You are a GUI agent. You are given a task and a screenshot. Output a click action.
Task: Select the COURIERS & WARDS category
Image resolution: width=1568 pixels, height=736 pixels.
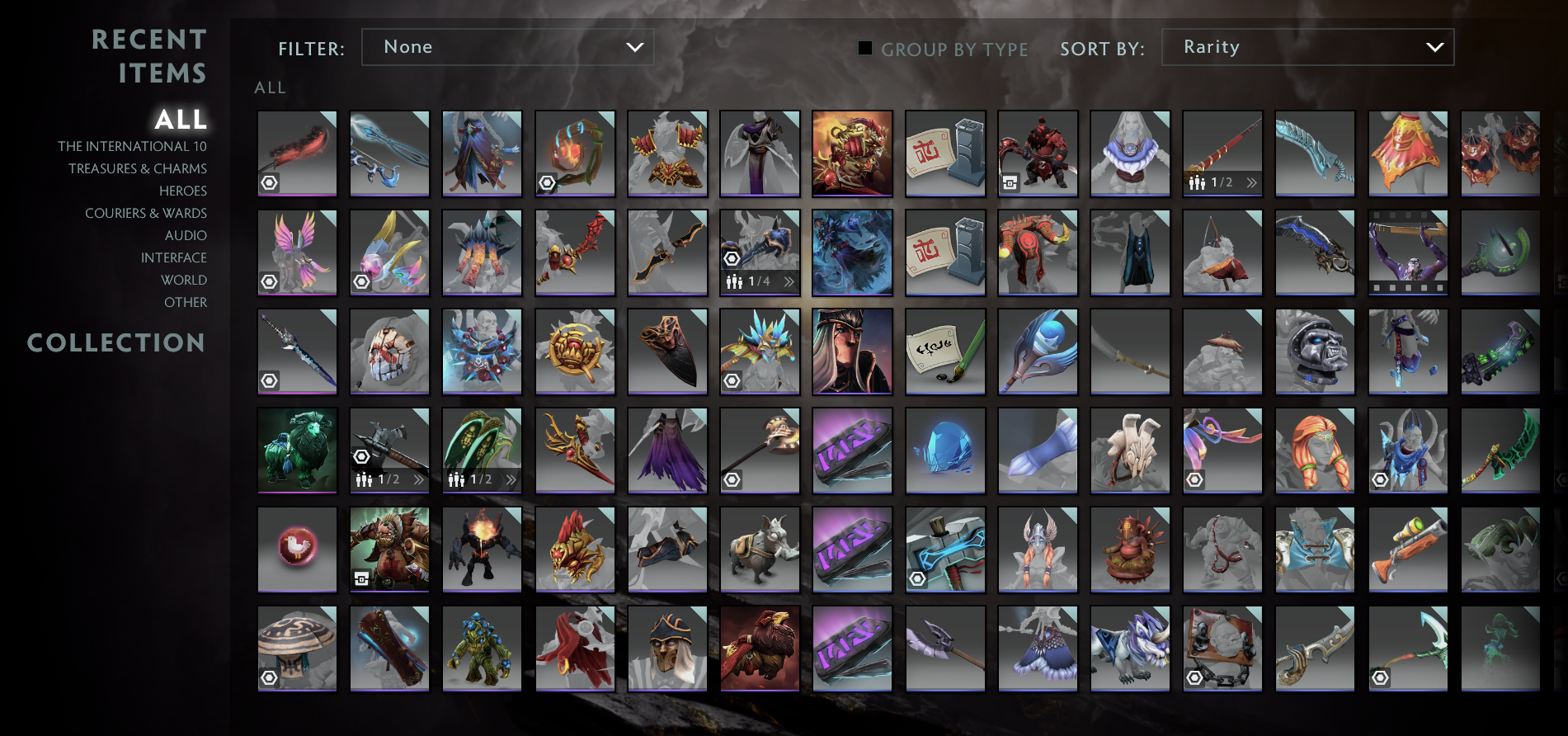tap(145, 213)
